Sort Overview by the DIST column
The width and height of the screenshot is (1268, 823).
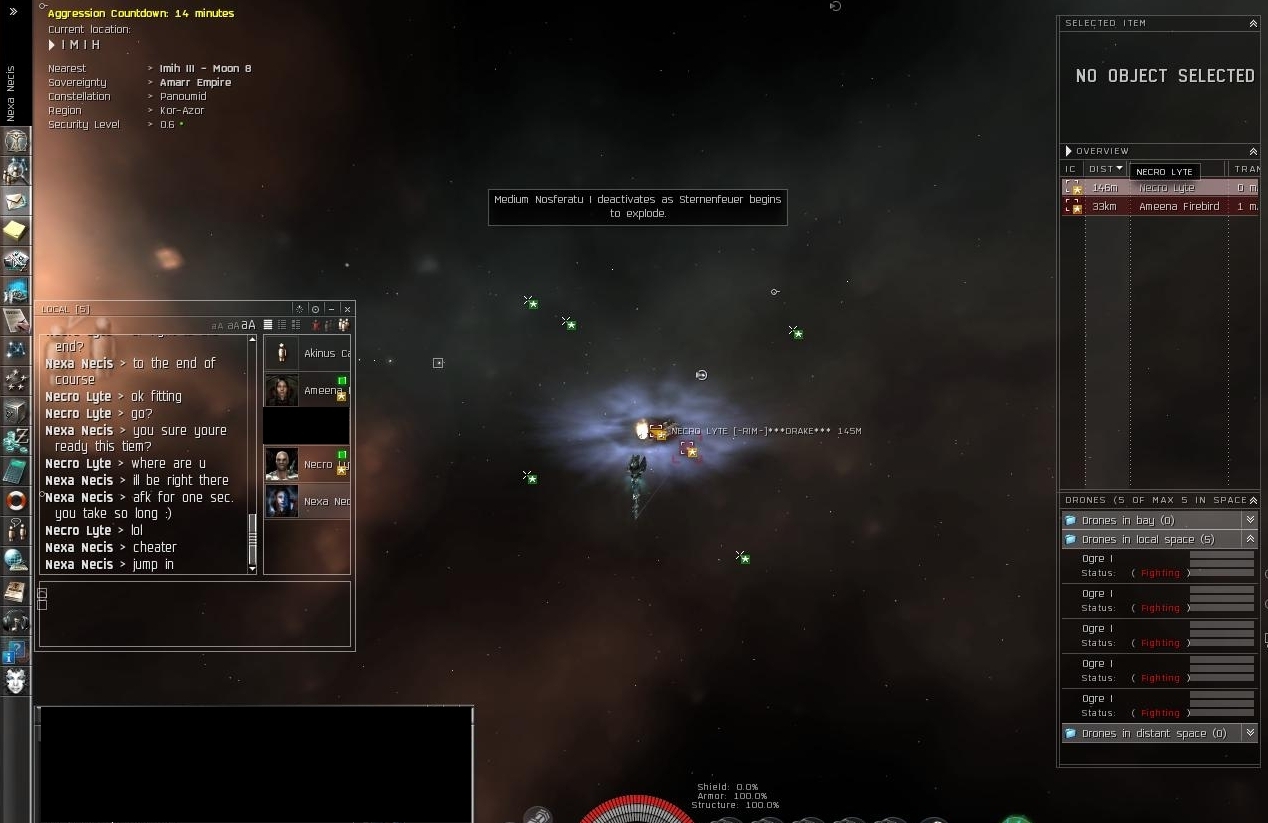(1106, 169)
